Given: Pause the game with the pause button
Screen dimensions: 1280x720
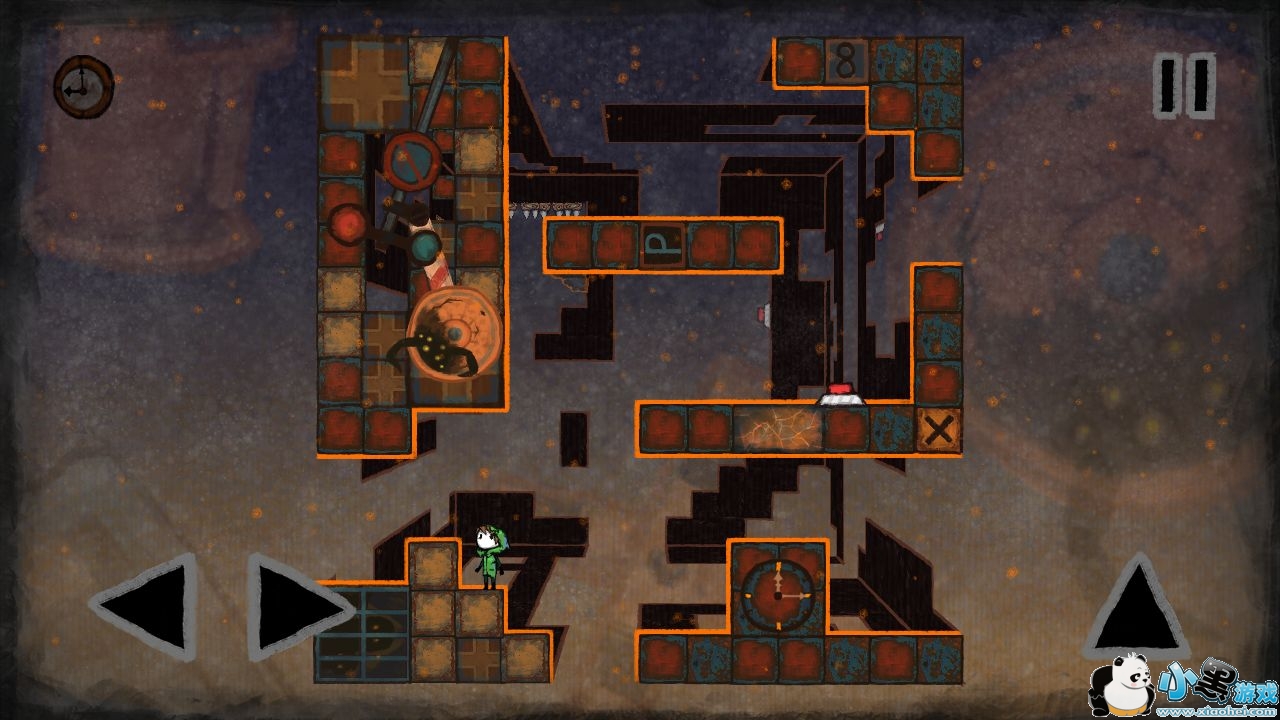Looking at the screenshot, I should tap(1185, 86).
